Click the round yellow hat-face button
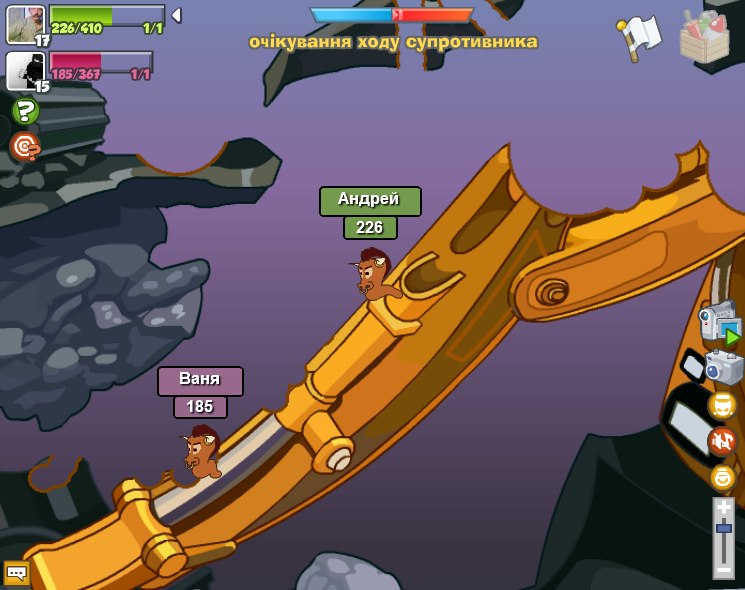The width and height of the screenshot is (745, 590). click(722, 405)
